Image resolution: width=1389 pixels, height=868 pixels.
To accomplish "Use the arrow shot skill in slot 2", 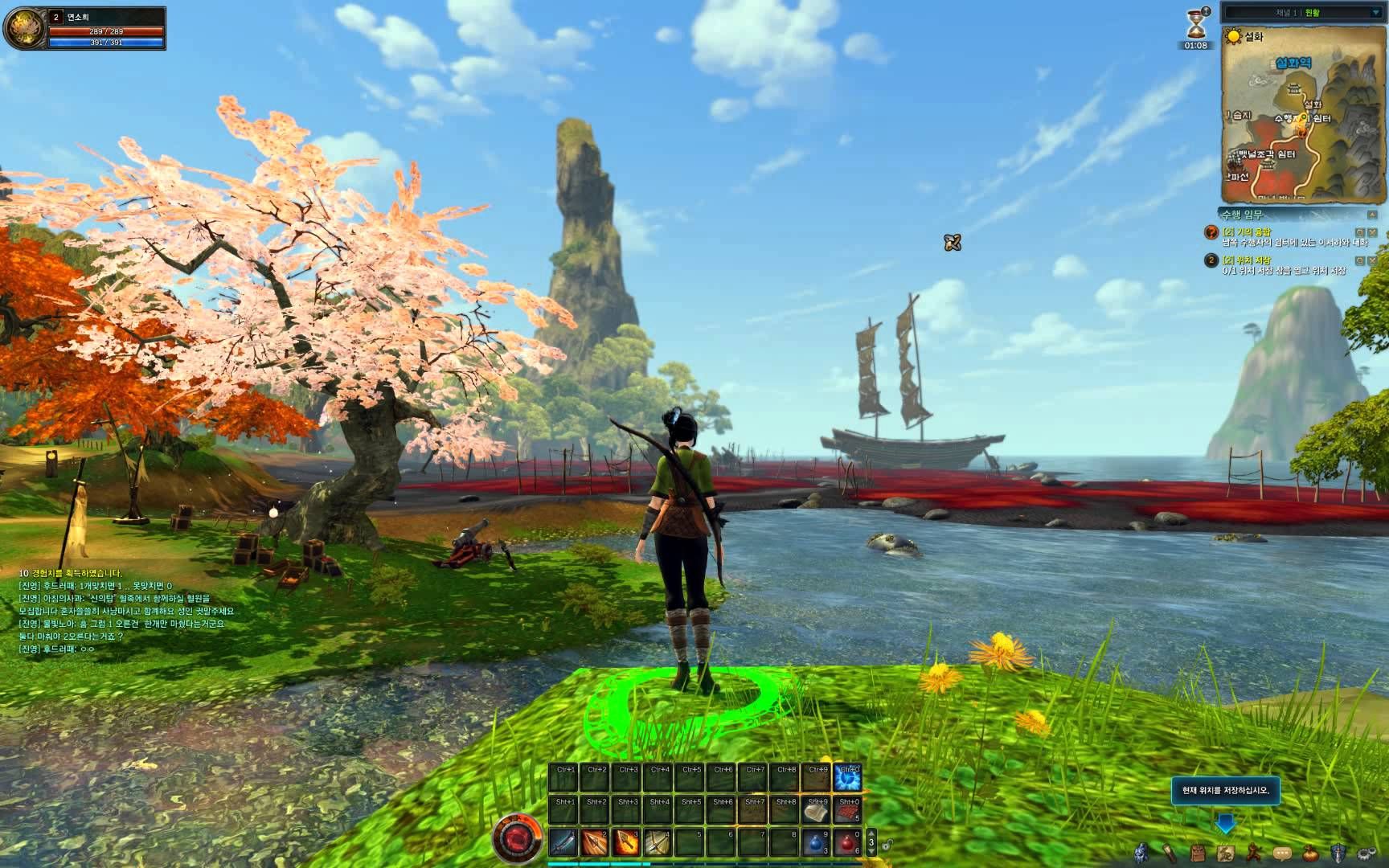I will [x=595, y=842].
